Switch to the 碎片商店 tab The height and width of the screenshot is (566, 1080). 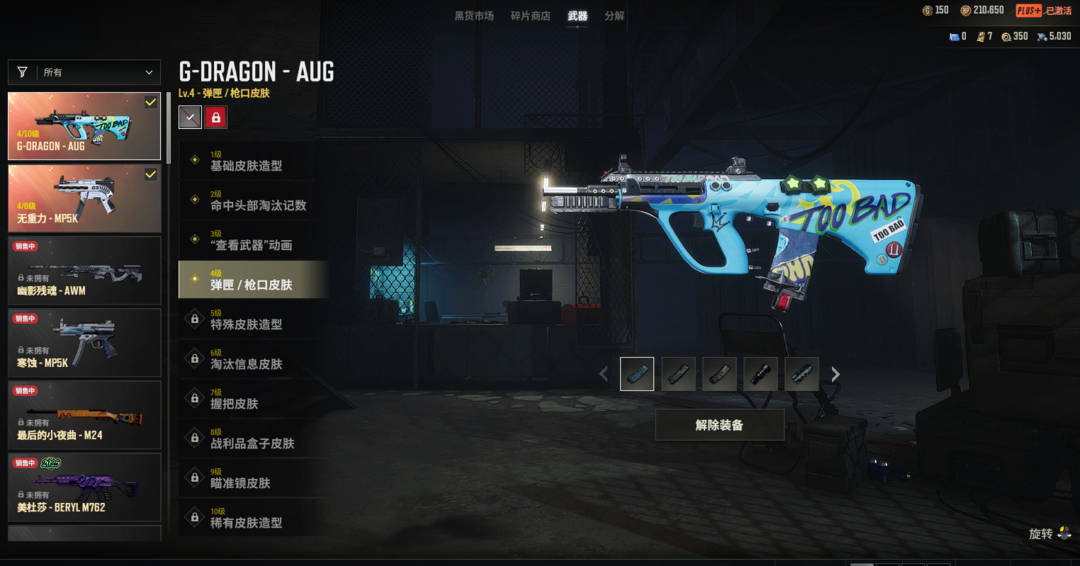[x=530, y=16]
